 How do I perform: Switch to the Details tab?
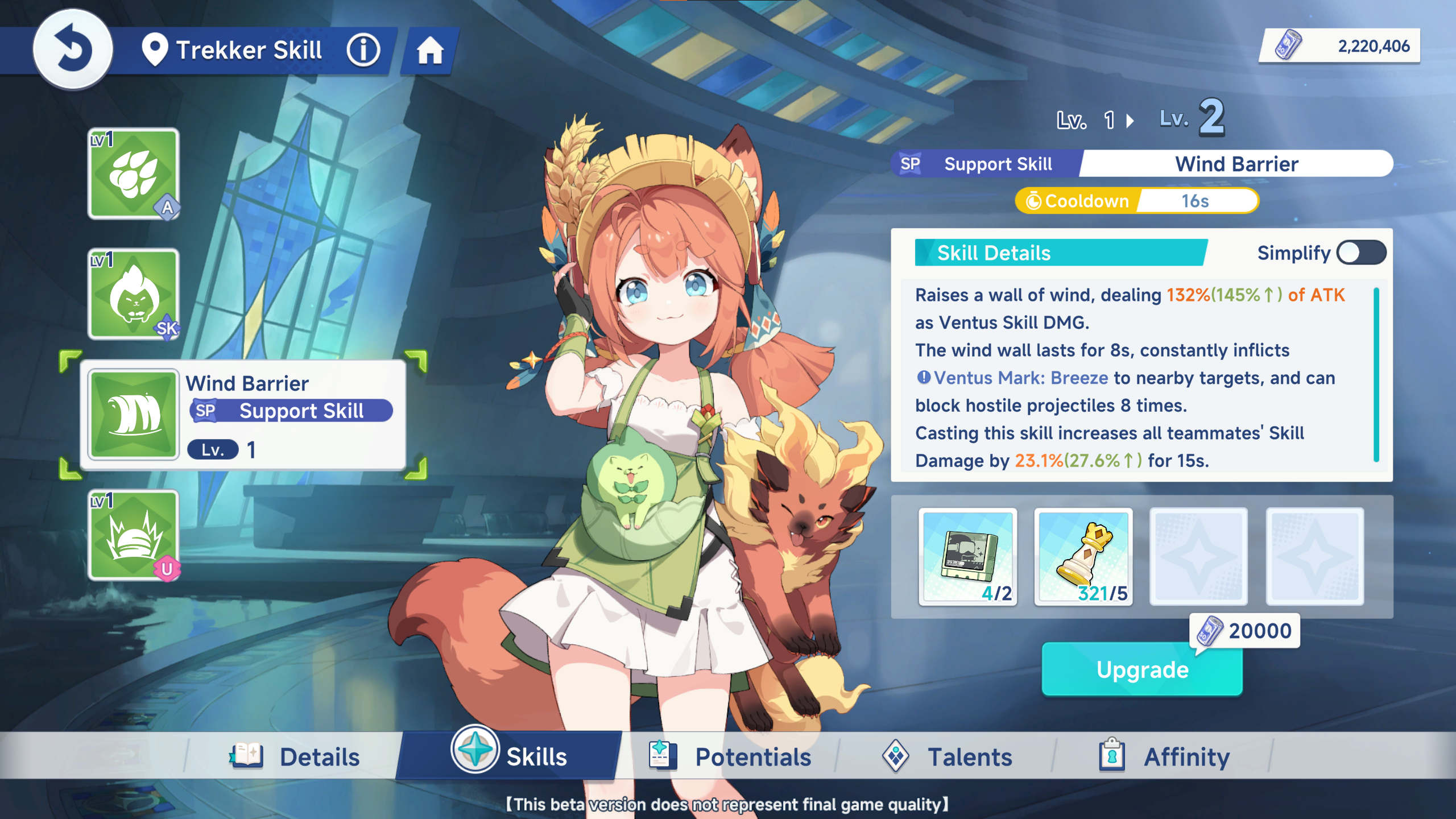tap(296, 757)
